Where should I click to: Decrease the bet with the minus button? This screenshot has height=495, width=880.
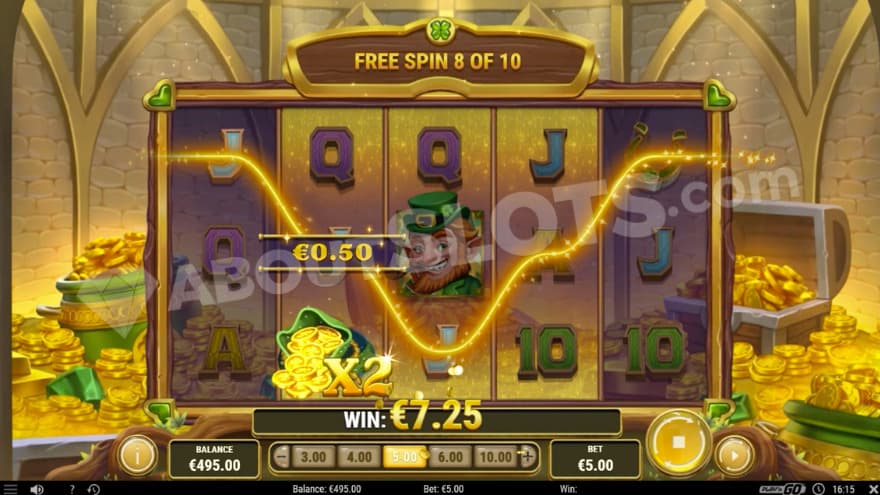pos(282,457)
